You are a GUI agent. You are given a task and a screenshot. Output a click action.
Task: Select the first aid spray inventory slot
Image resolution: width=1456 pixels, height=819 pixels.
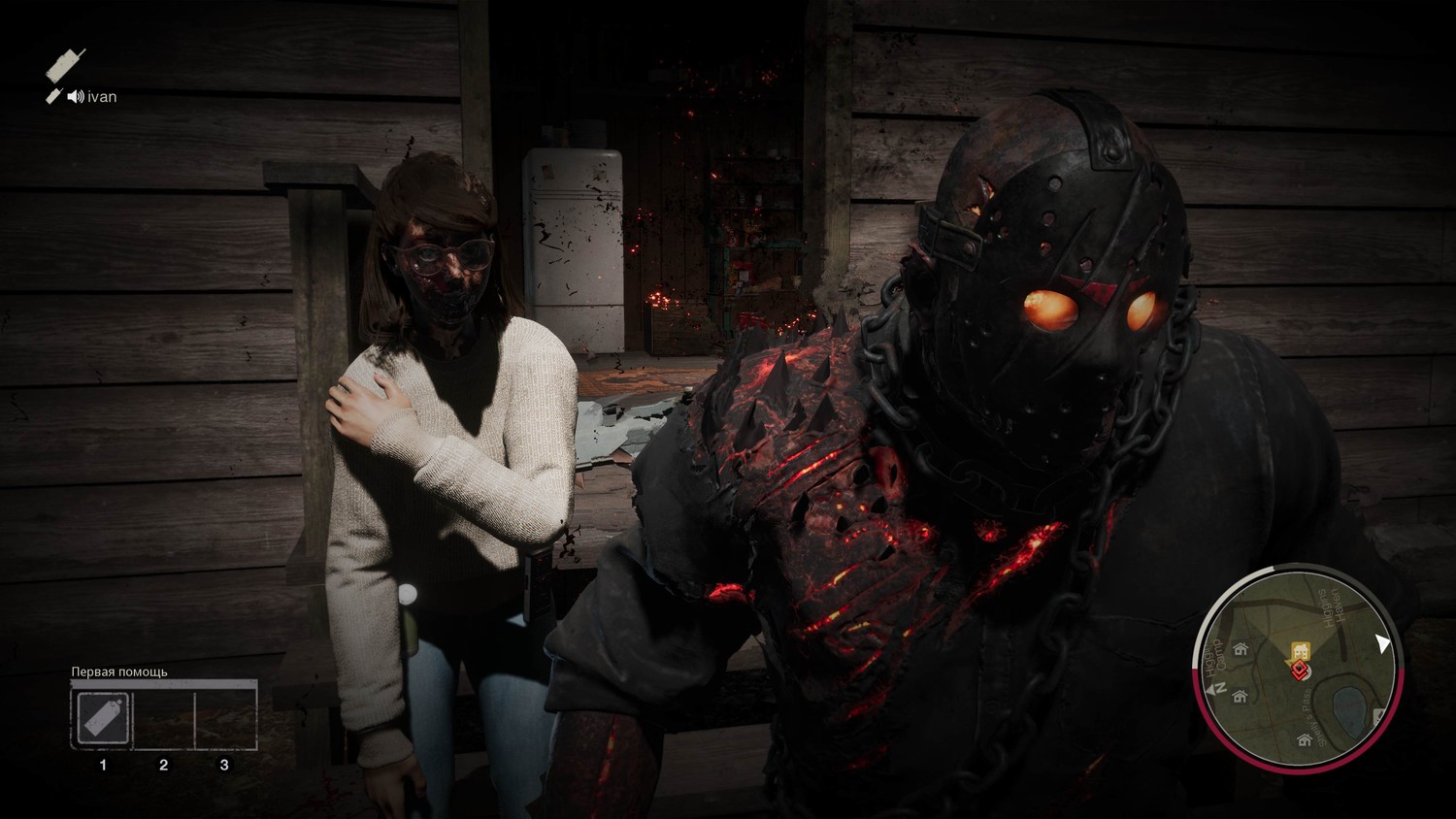point(102,719)
